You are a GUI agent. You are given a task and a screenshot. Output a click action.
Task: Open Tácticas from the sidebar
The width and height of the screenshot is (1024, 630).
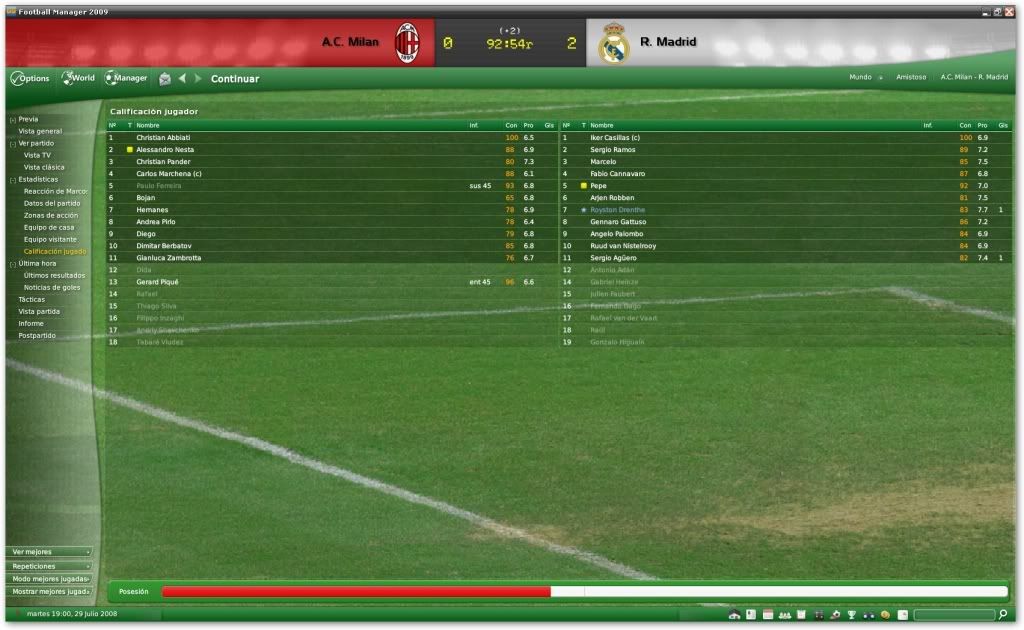tap(31, 299)
